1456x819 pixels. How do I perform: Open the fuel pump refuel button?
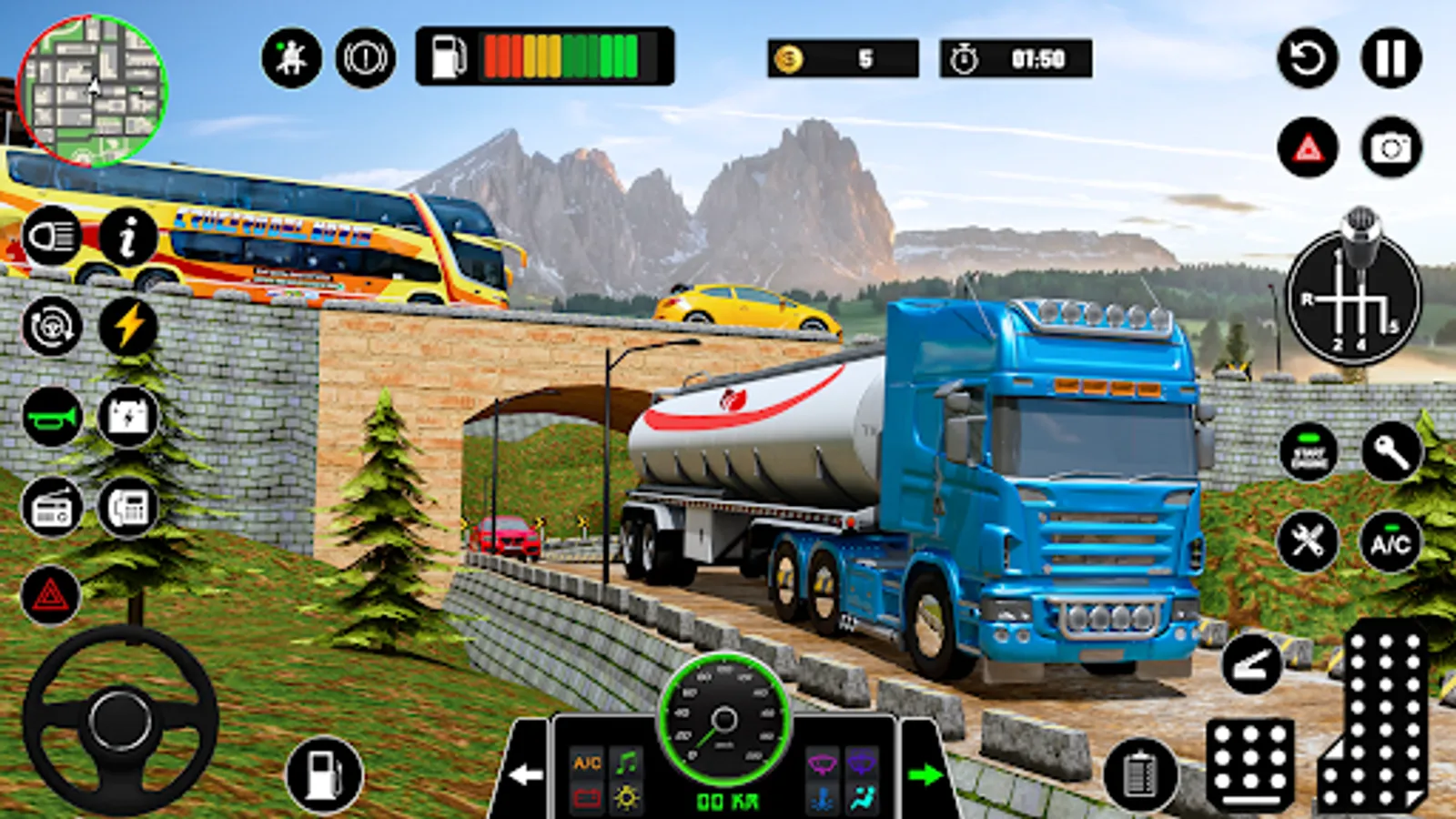click(x=324, y=774)
